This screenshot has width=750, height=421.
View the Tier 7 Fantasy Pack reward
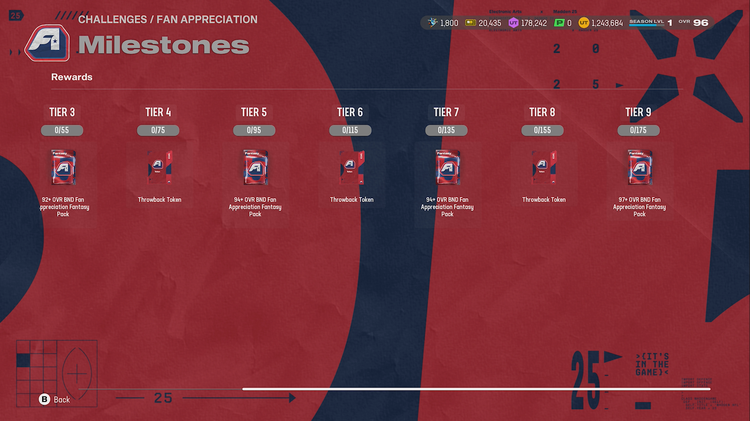click(x=447, y=167)
